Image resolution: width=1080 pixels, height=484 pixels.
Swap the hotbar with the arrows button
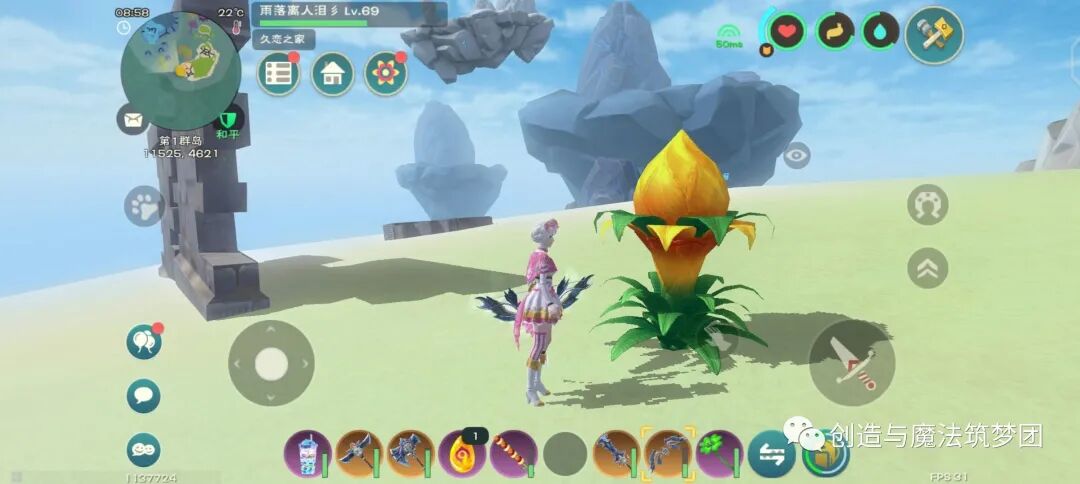772,454
